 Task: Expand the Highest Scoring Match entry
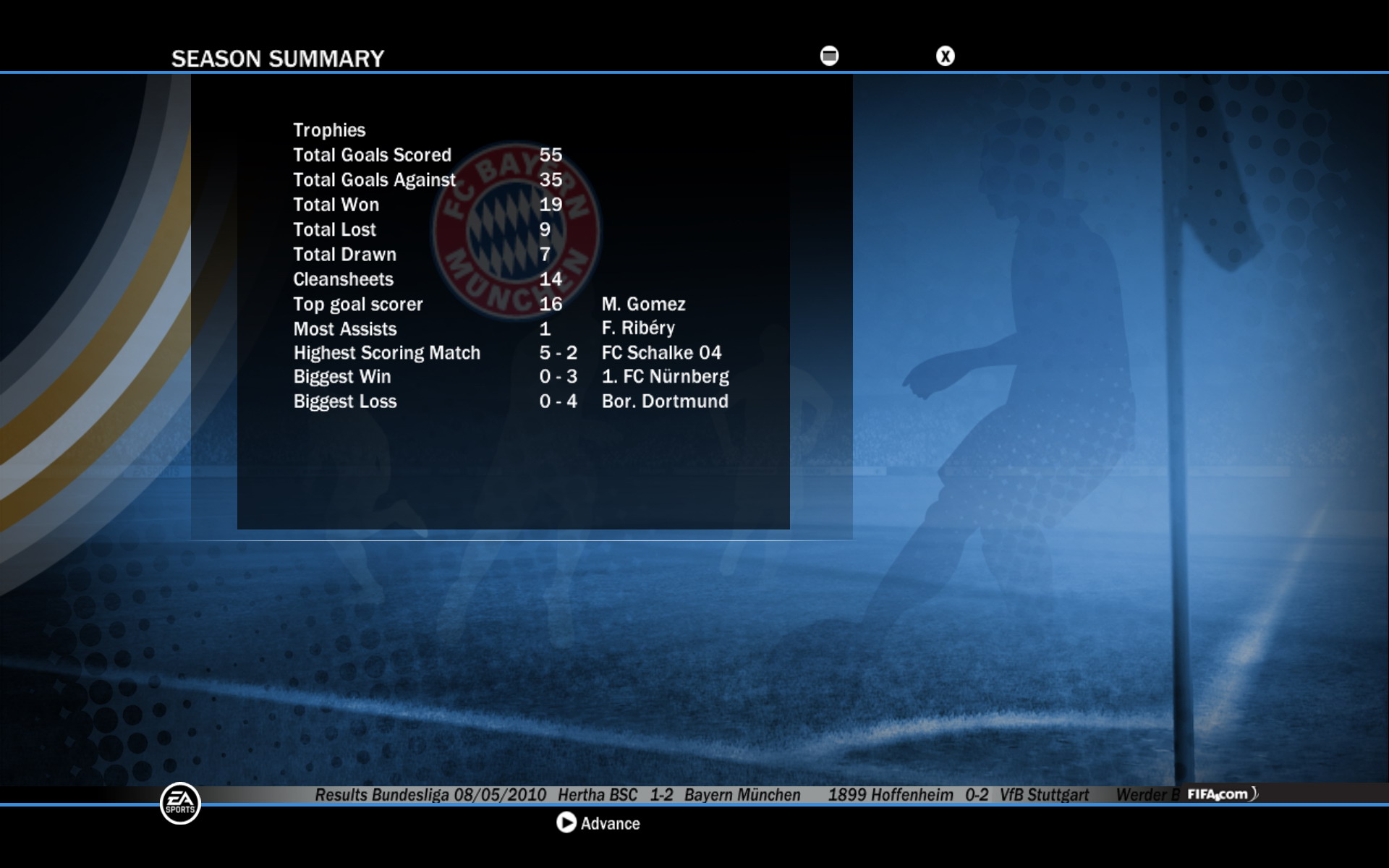pyautogui.click(x=386, y=353)
